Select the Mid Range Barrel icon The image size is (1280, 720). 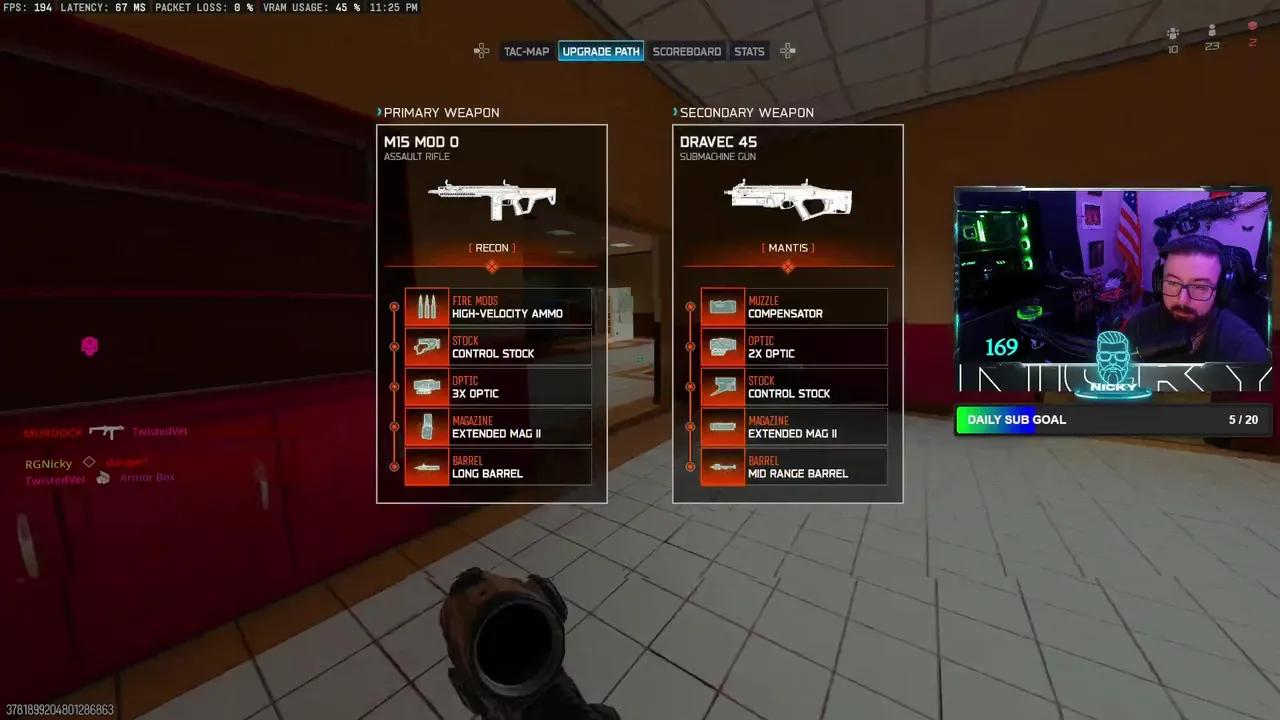(x=723, y=467)
